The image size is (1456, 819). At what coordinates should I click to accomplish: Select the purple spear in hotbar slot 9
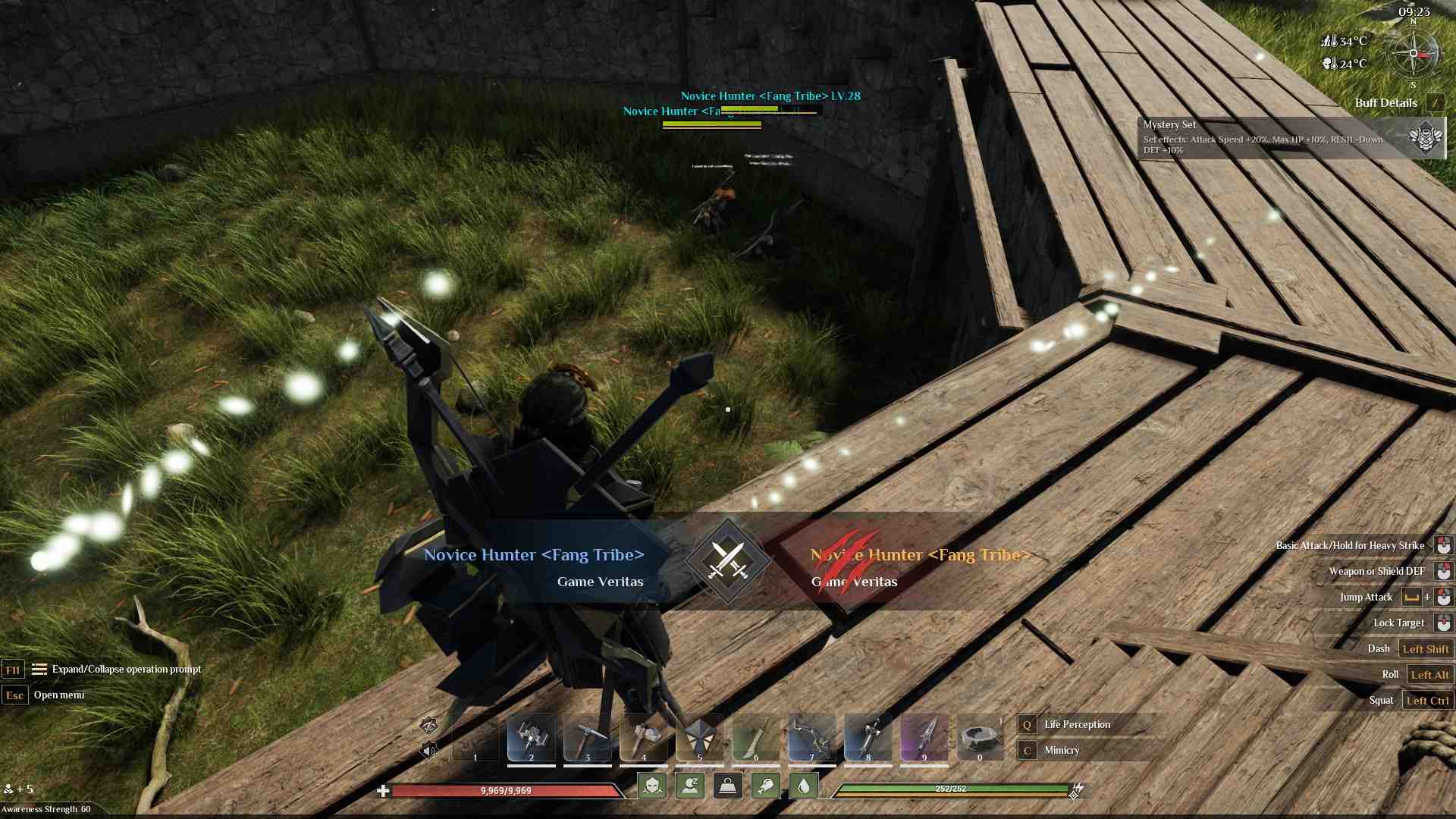tap(923, 736)
